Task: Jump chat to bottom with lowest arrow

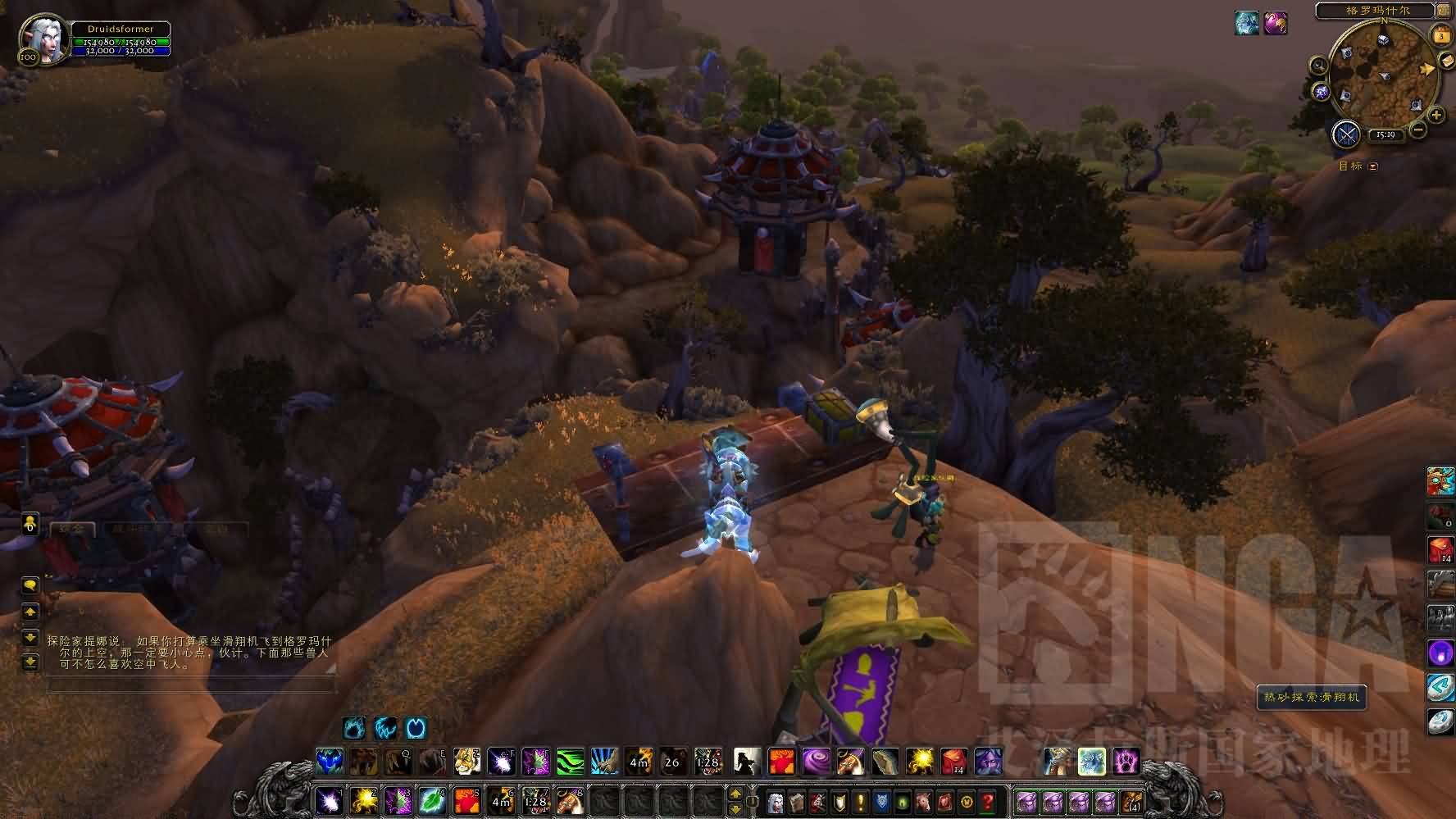Action: (x=30, y=661)
